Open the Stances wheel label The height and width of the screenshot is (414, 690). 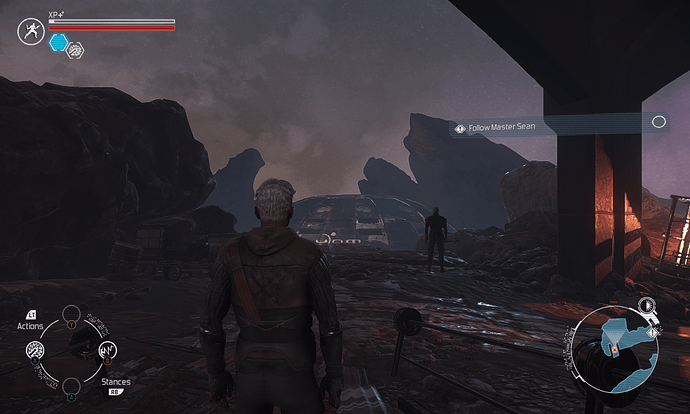click(x=115, y=382)
